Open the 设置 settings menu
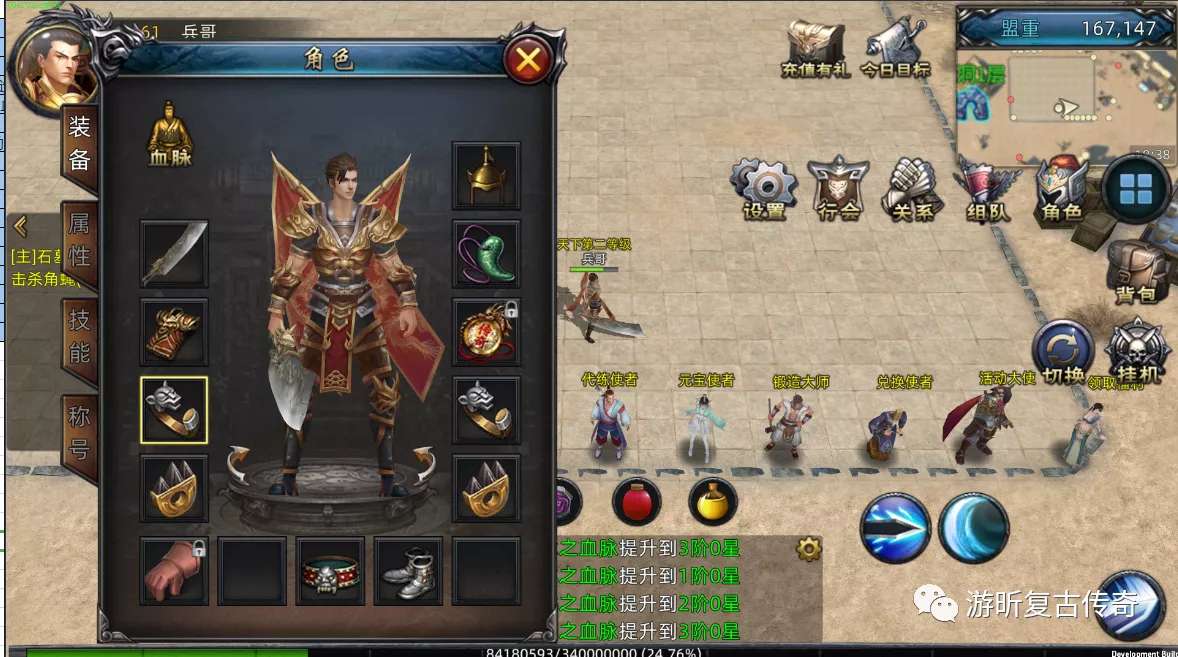The width and height of the screenshot is (1178, 657). [x=765, y=188]
